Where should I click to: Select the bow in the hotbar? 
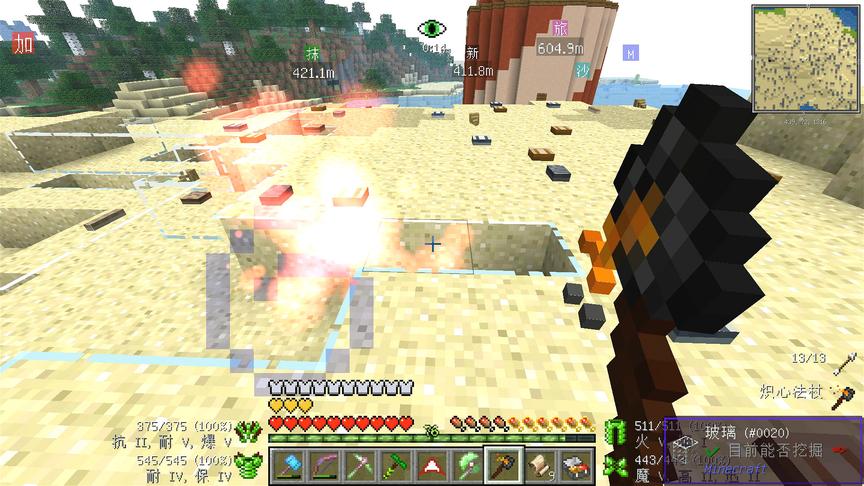pyautogui.click(x=323, y=466)
